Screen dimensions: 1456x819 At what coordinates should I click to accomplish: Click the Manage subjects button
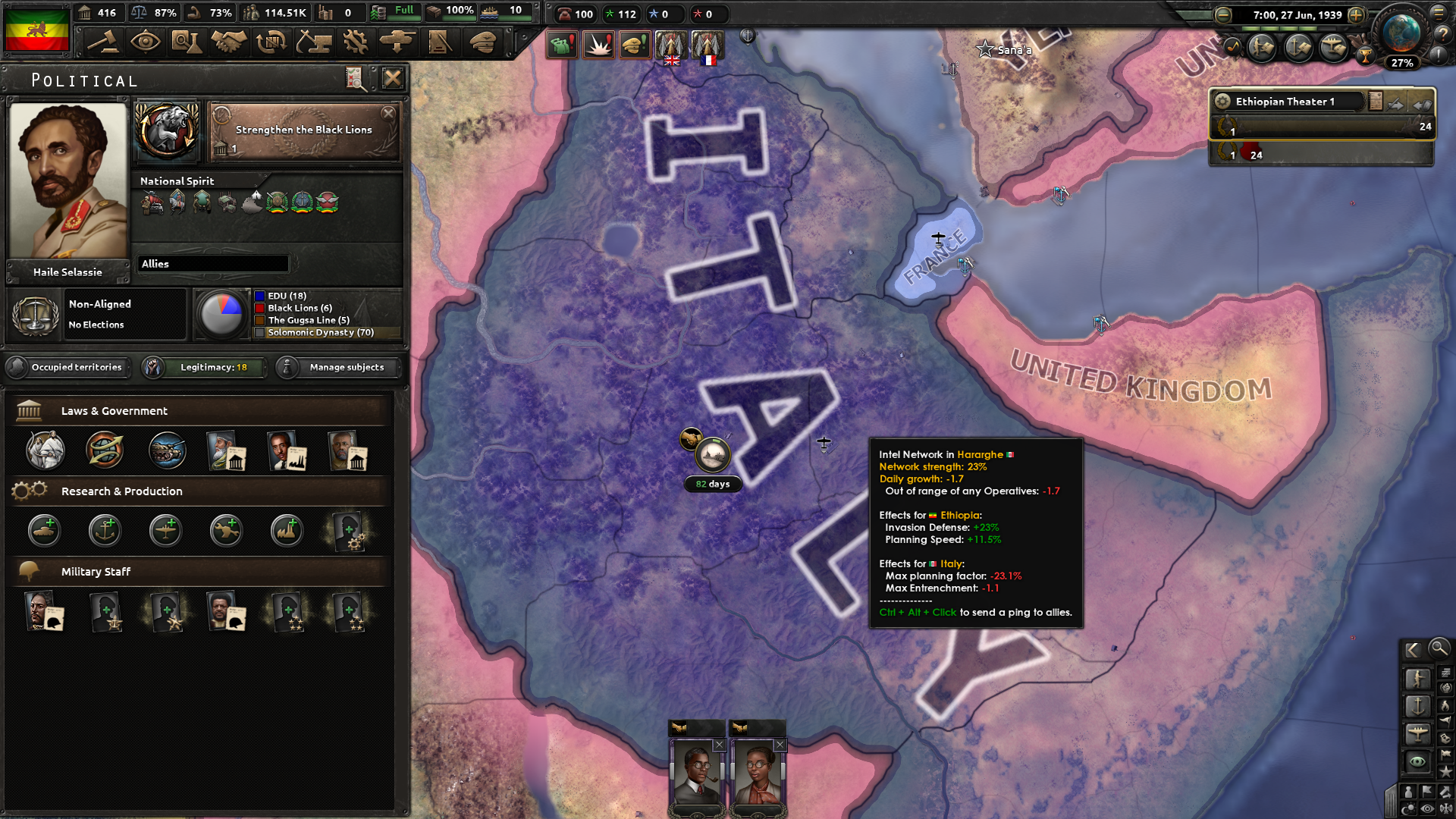337,367
